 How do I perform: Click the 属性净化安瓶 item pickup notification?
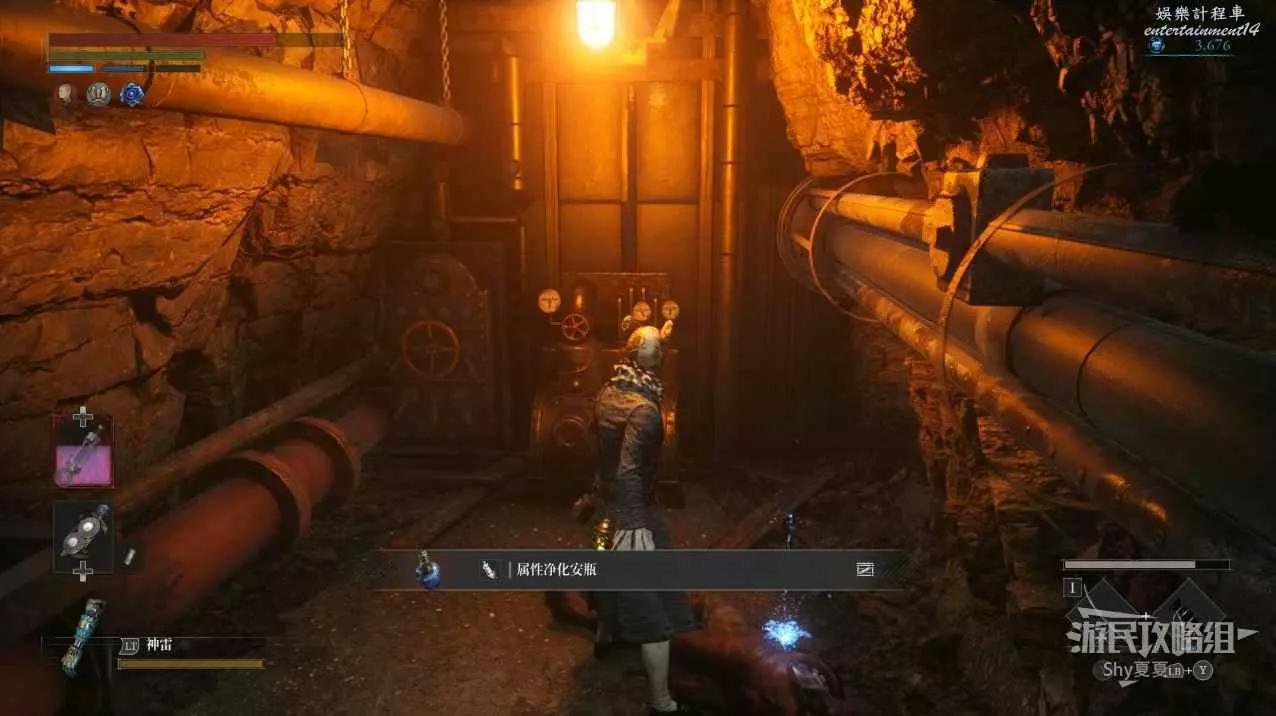pyautogui.click(x=640, y=569)
